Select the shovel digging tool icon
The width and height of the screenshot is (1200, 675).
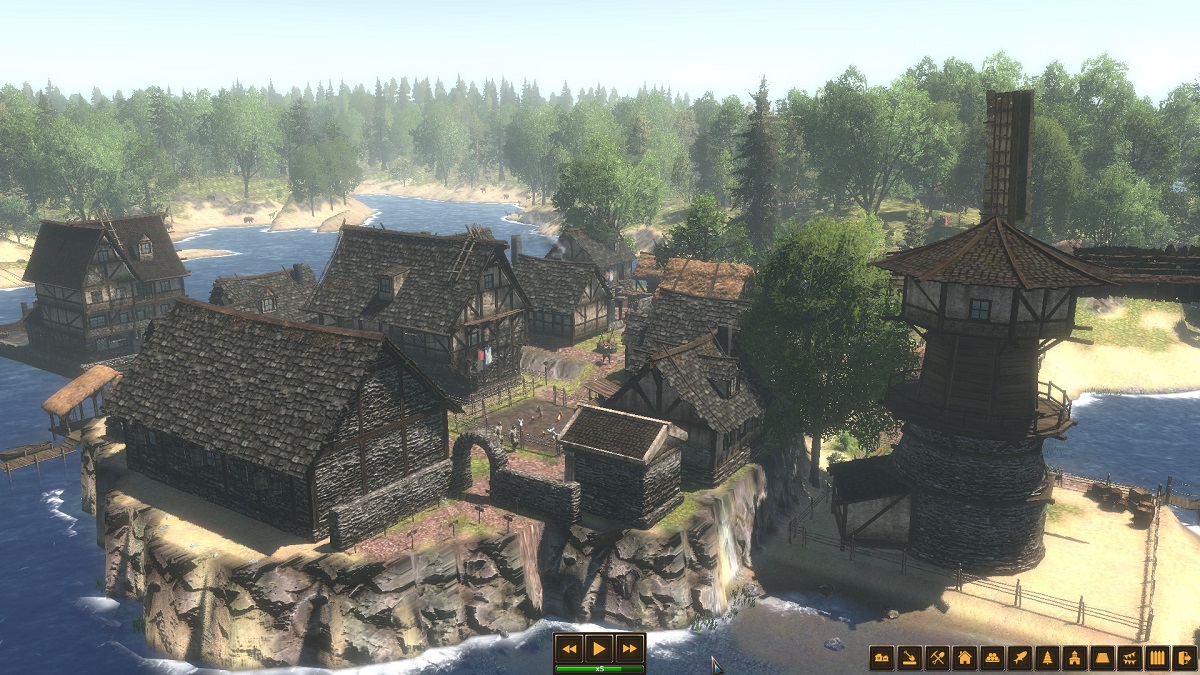[909, 658]
